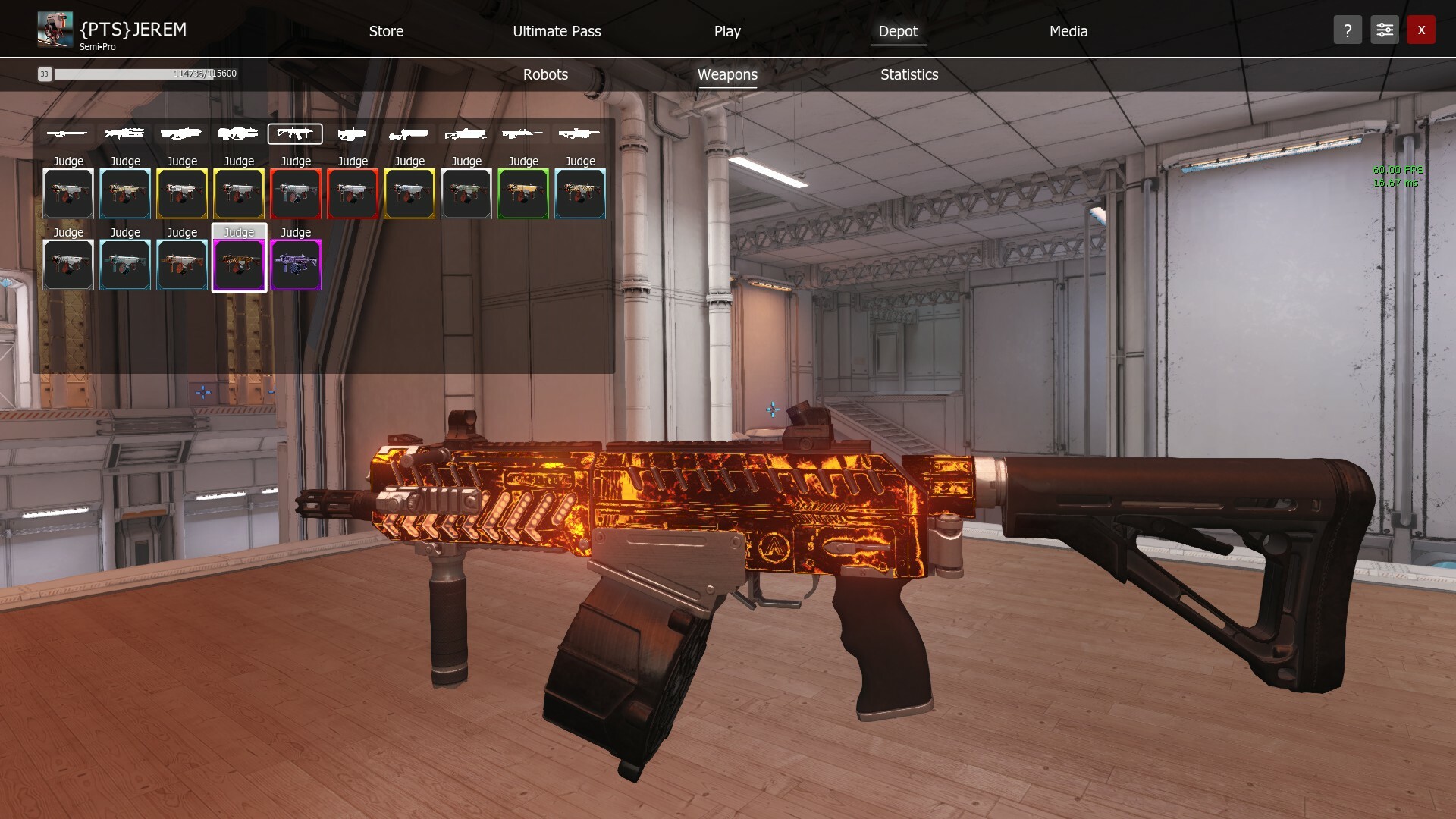
Task: Open the Statistics tab
Action: [908, 74]
